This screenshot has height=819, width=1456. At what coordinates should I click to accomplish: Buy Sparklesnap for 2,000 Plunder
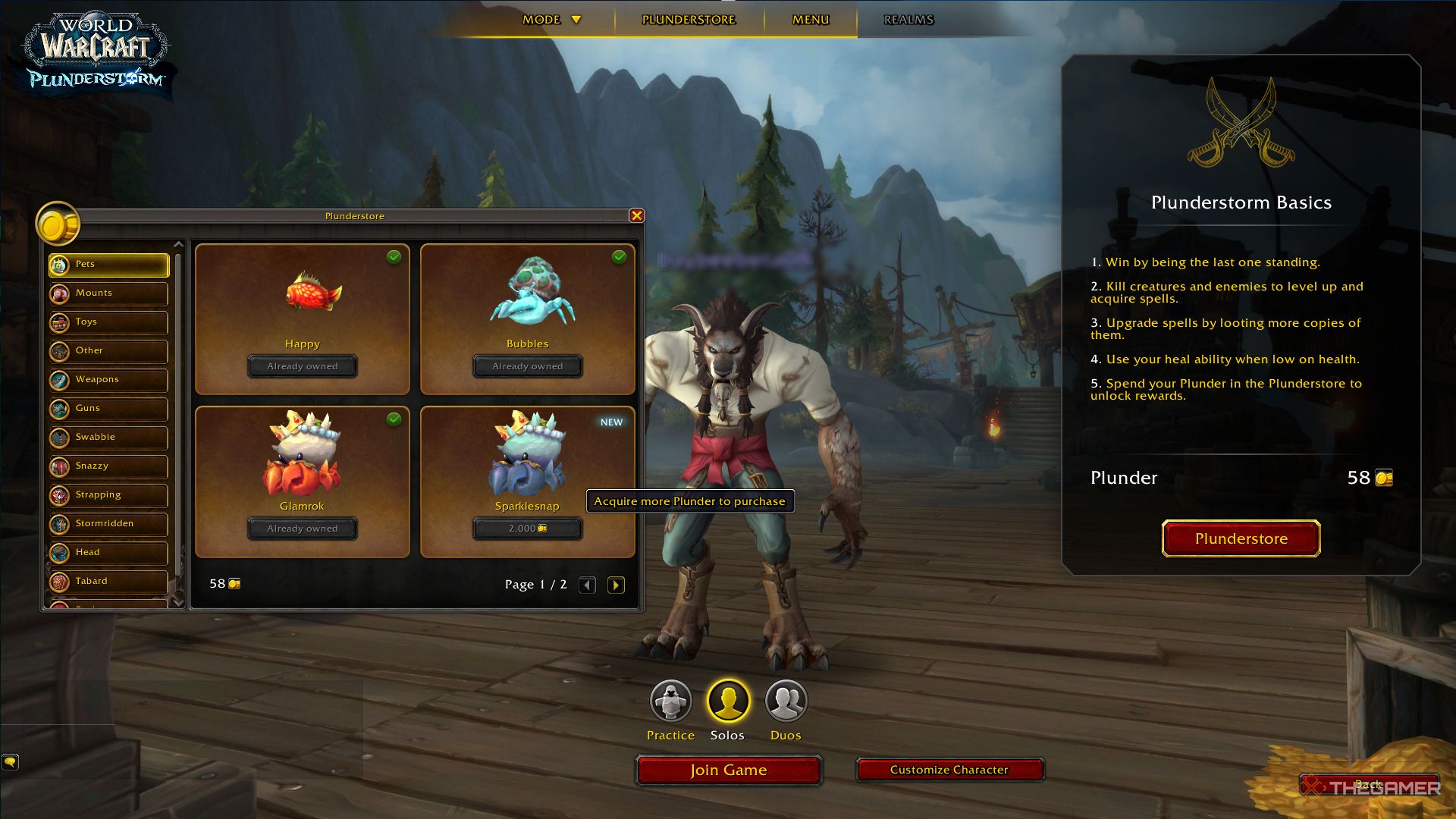pos(527,529)
